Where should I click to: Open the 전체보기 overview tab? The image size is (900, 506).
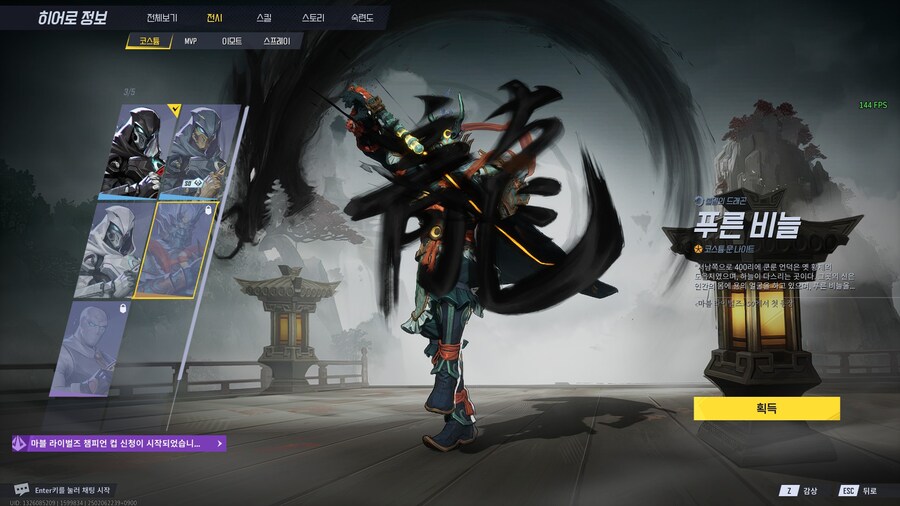click(161, 18)
